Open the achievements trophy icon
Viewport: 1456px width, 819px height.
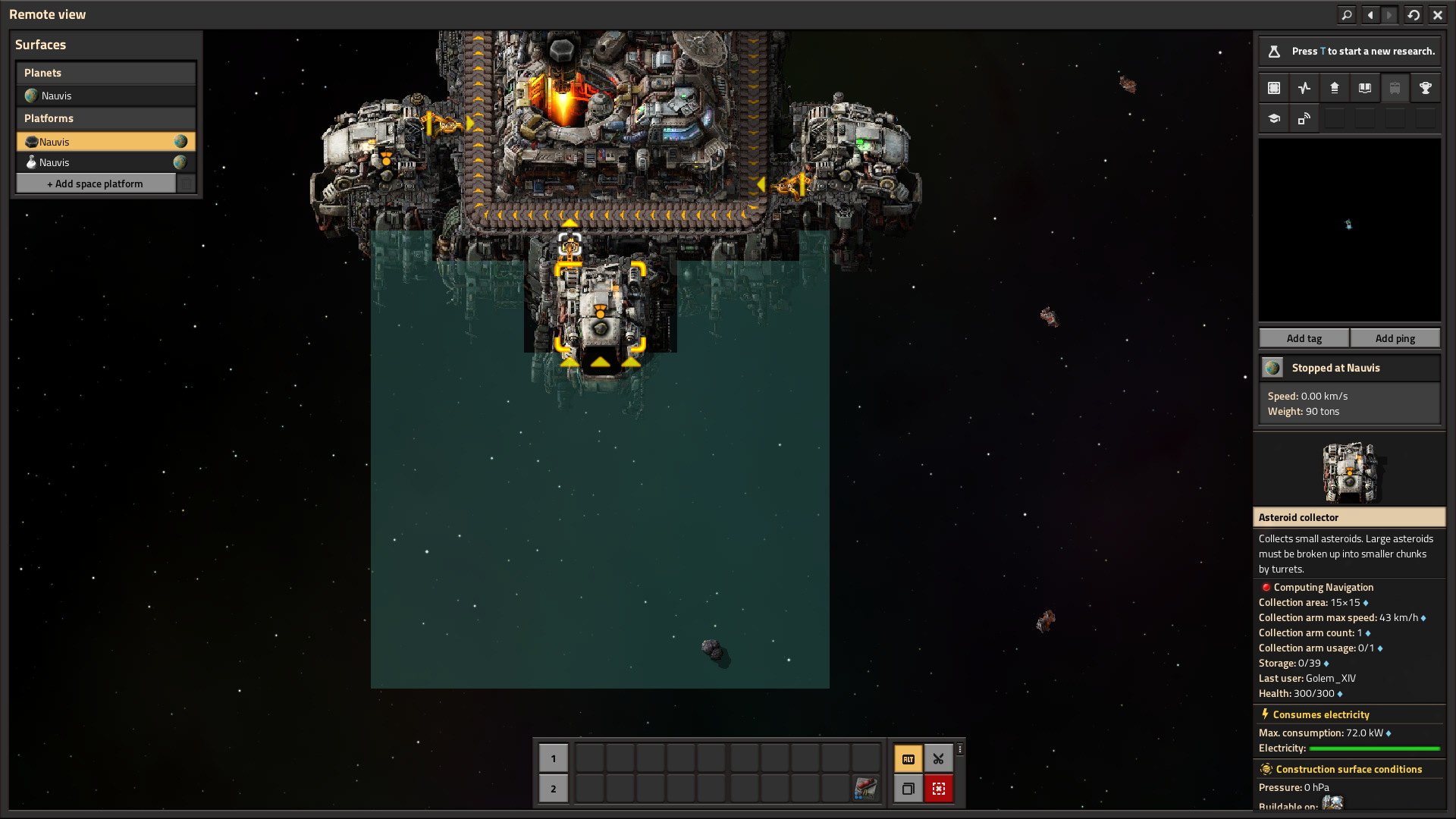pos(1426,88)
